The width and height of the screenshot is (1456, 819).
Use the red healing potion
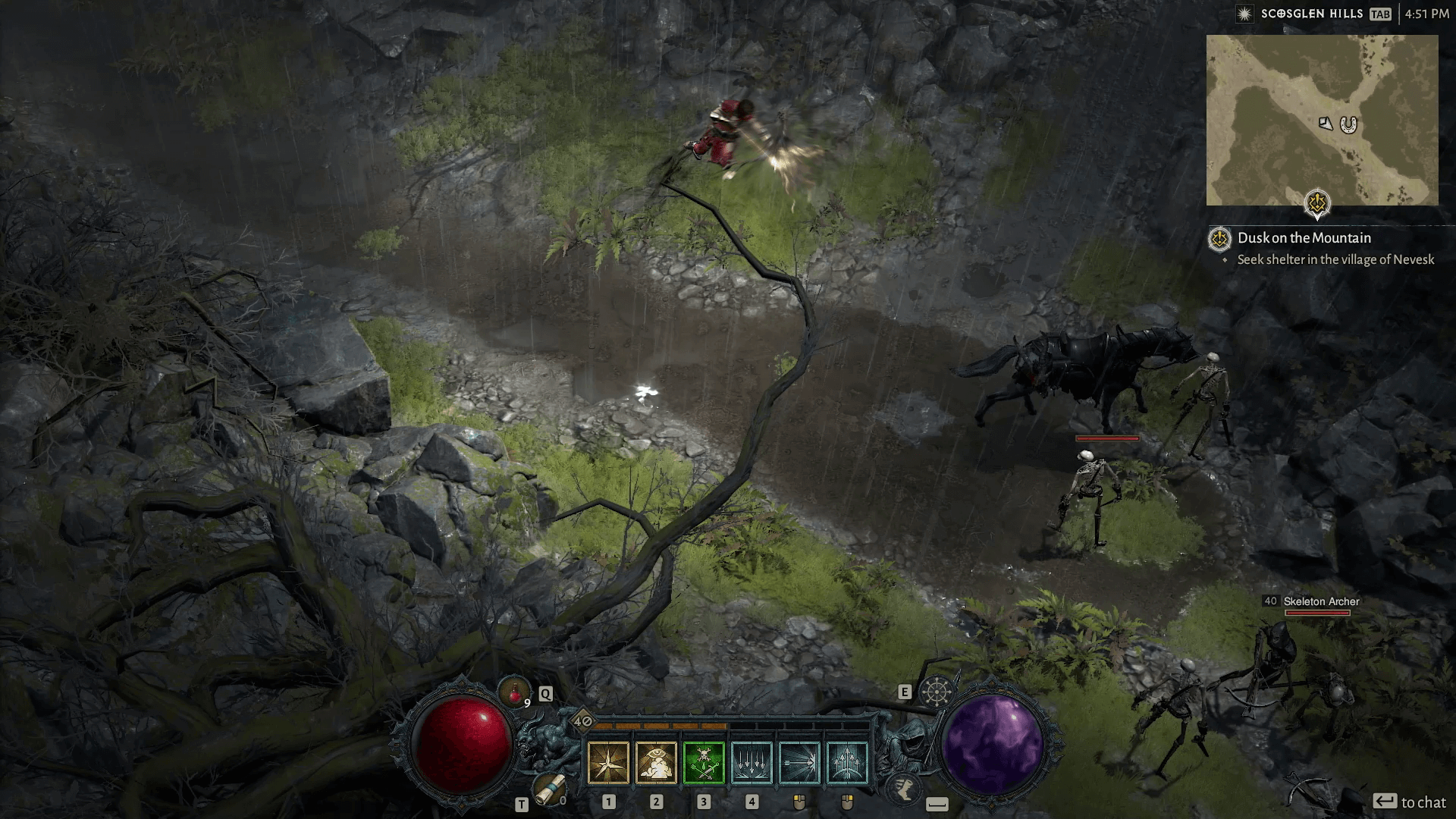[x=514, y=692]
